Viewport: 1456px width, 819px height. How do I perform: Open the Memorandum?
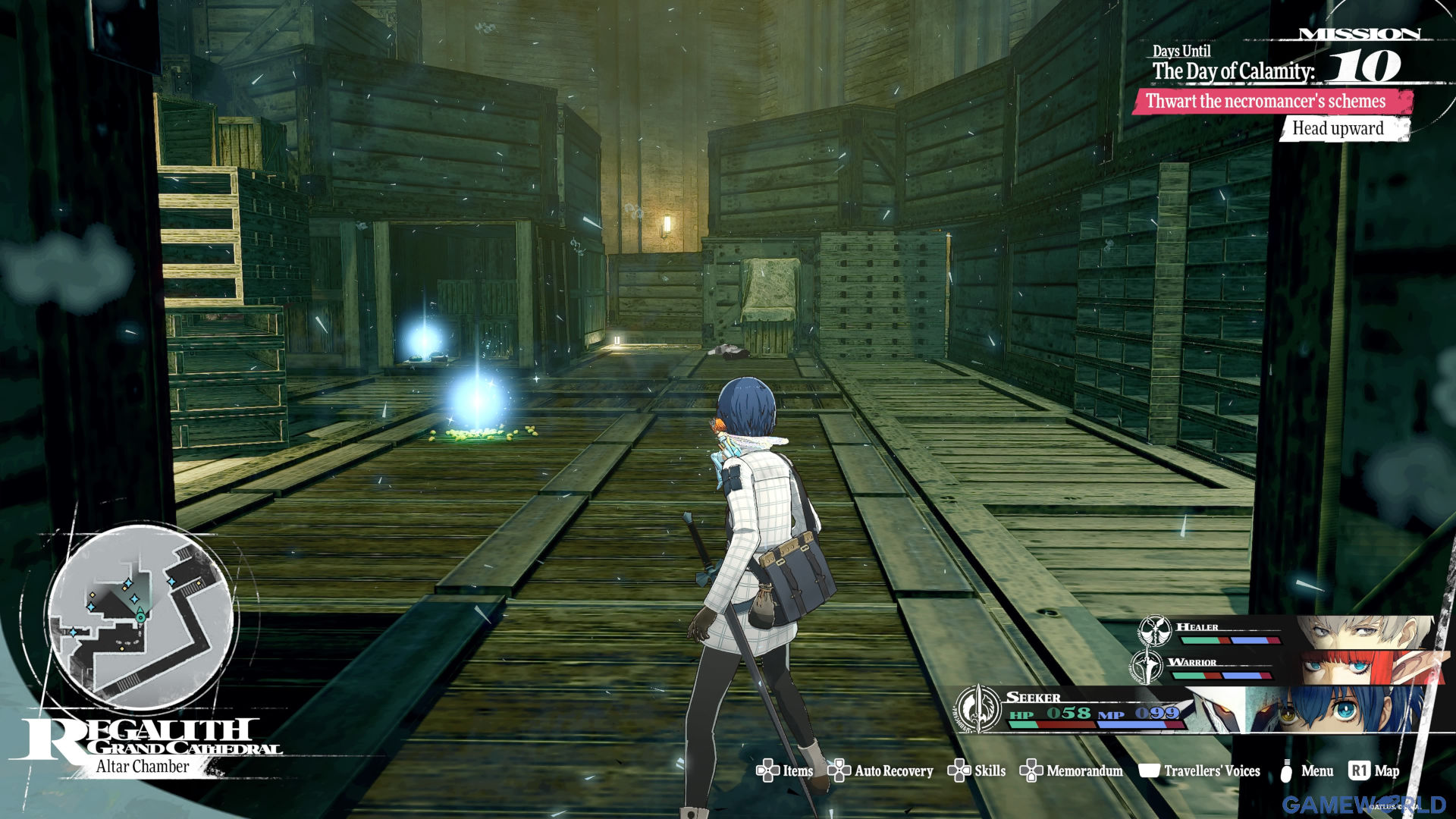click(1072, 770)
